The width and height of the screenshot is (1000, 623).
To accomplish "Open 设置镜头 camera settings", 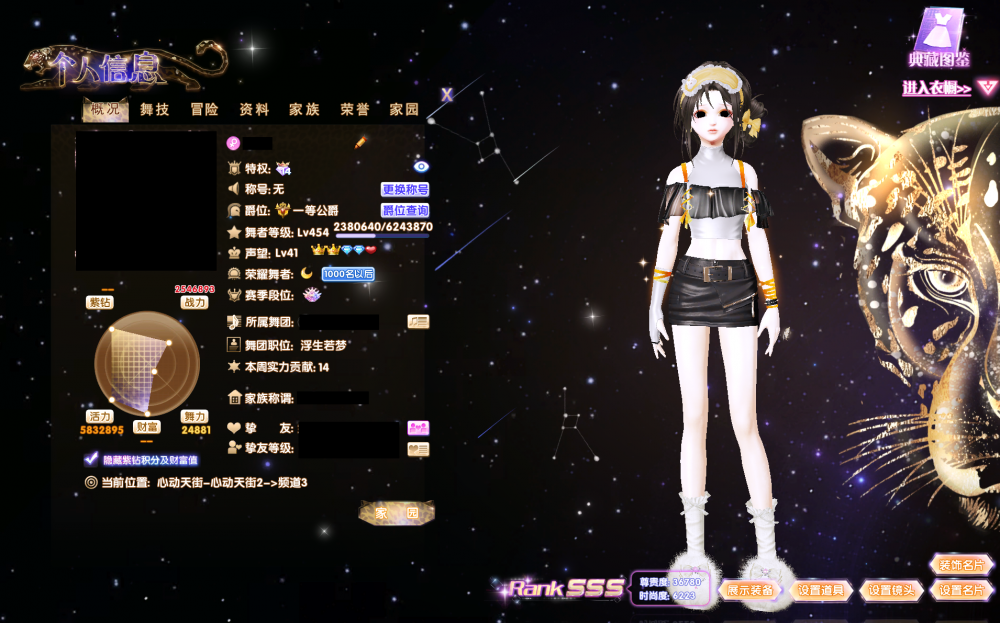I will pyautogui.click(x=890, y=590).
